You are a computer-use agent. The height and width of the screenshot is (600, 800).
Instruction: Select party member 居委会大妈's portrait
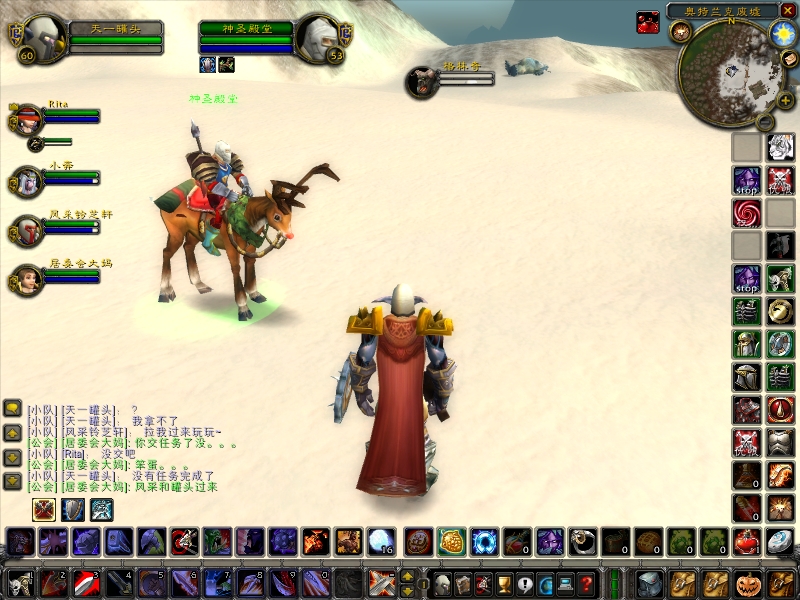point(27,279)
